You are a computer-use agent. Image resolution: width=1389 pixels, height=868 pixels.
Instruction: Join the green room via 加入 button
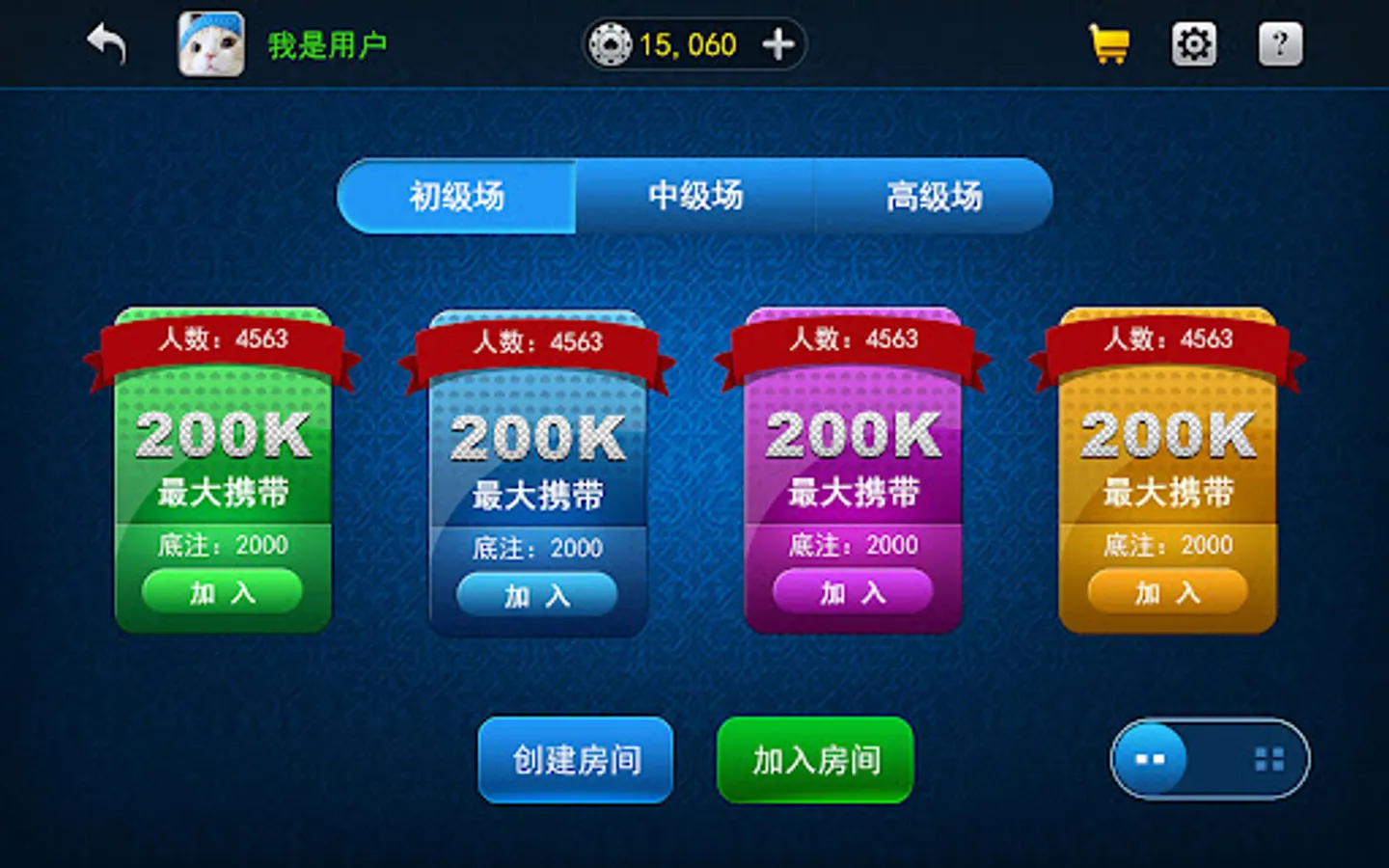click(221, 592)
